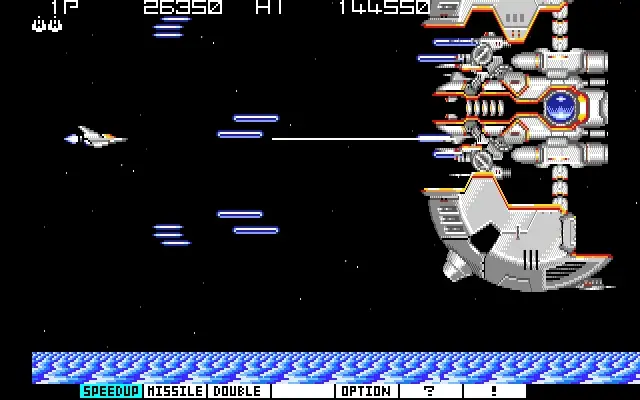Screen dimensions: 640x400
Task: Select the question mark power-up slot
Action: point(430,391)
